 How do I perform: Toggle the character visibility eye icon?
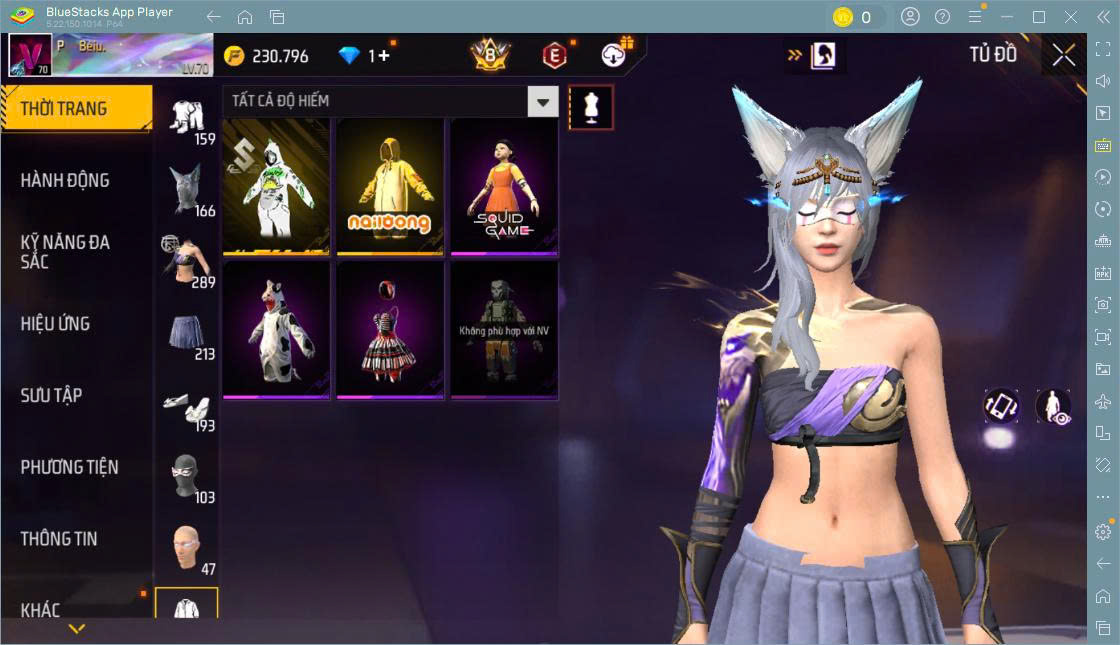tap(1052, 406)
